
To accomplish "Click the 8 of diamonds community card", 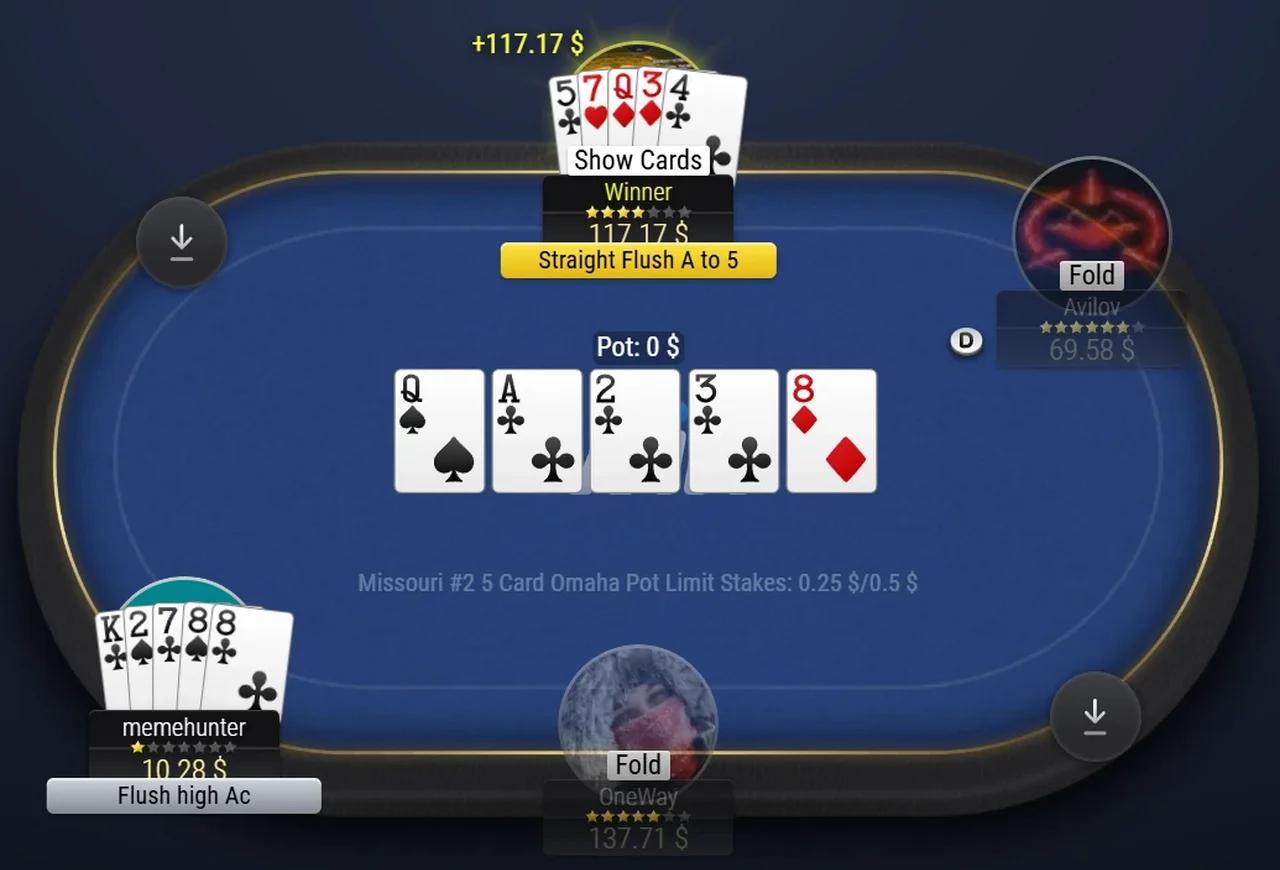I will point(831,430).
